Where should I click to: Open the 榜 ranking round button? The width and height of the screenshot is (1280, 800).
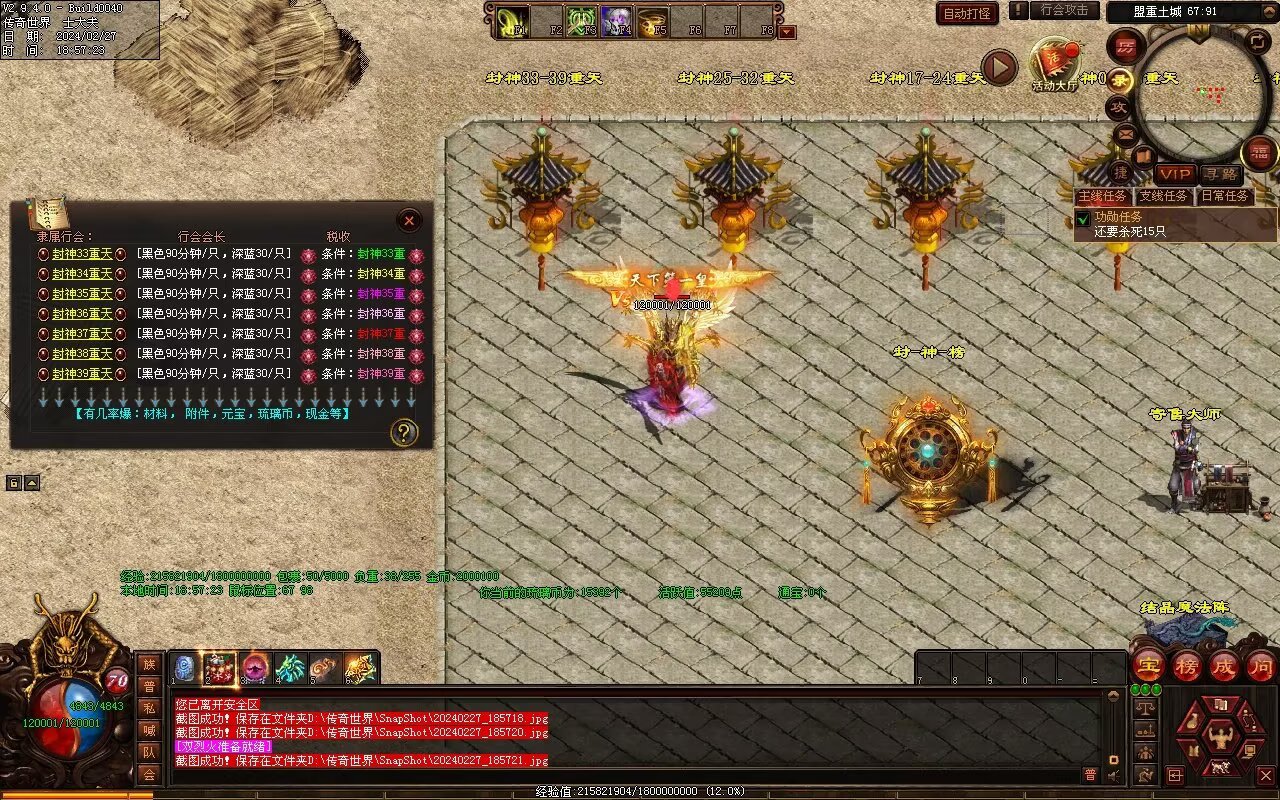tap(1186, 665)
